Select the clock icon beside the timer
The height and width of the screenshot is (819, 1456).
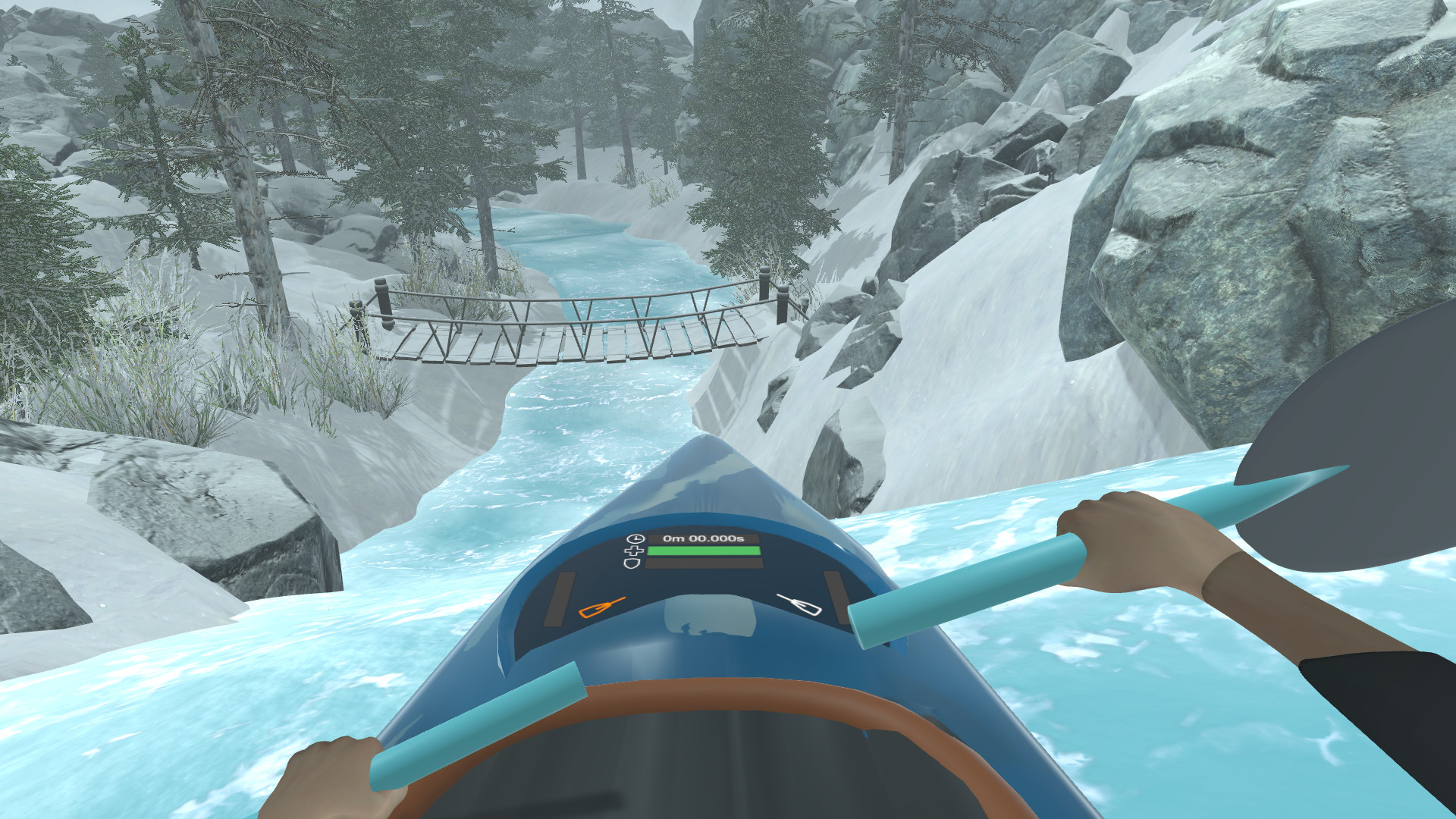(636, 538)
